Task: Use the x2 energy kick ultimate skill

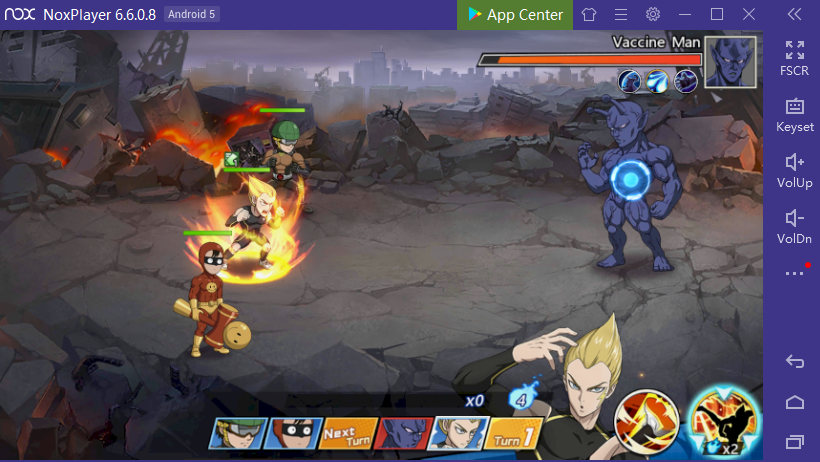Action: (724, 416)
